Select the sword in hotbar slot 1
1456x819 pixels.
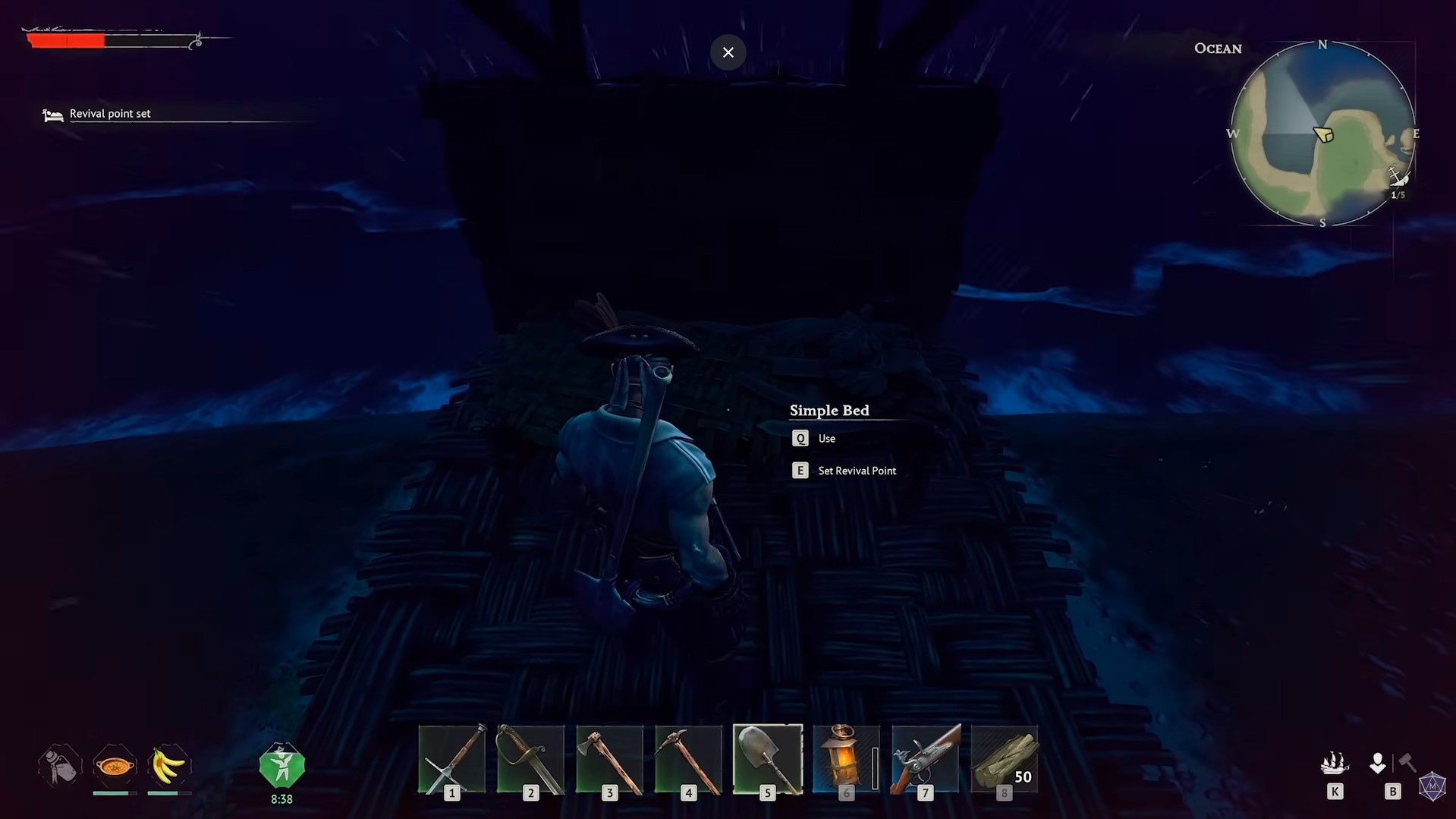[x=451, y=759]
